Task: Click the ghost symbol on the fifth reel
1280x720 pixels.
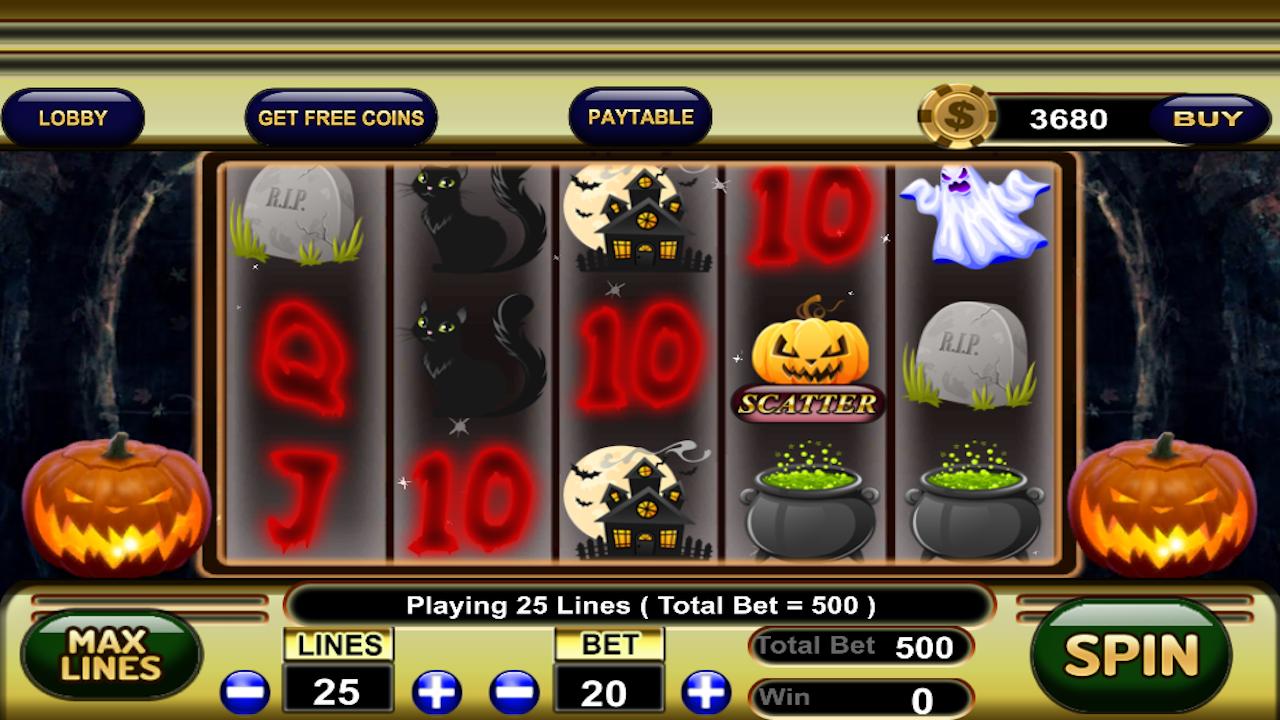Action: point(975,215)
